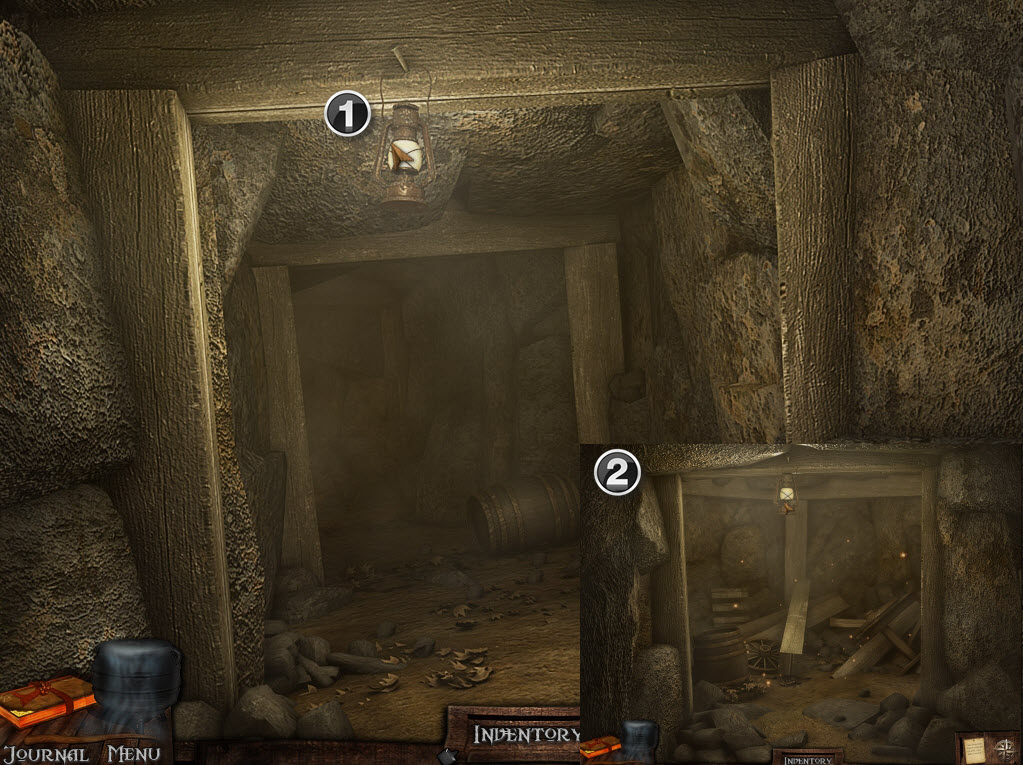The width and height of the screenshot is (1023, 765).
Task: Open the Journal via its text label
Action: point(44,754)
